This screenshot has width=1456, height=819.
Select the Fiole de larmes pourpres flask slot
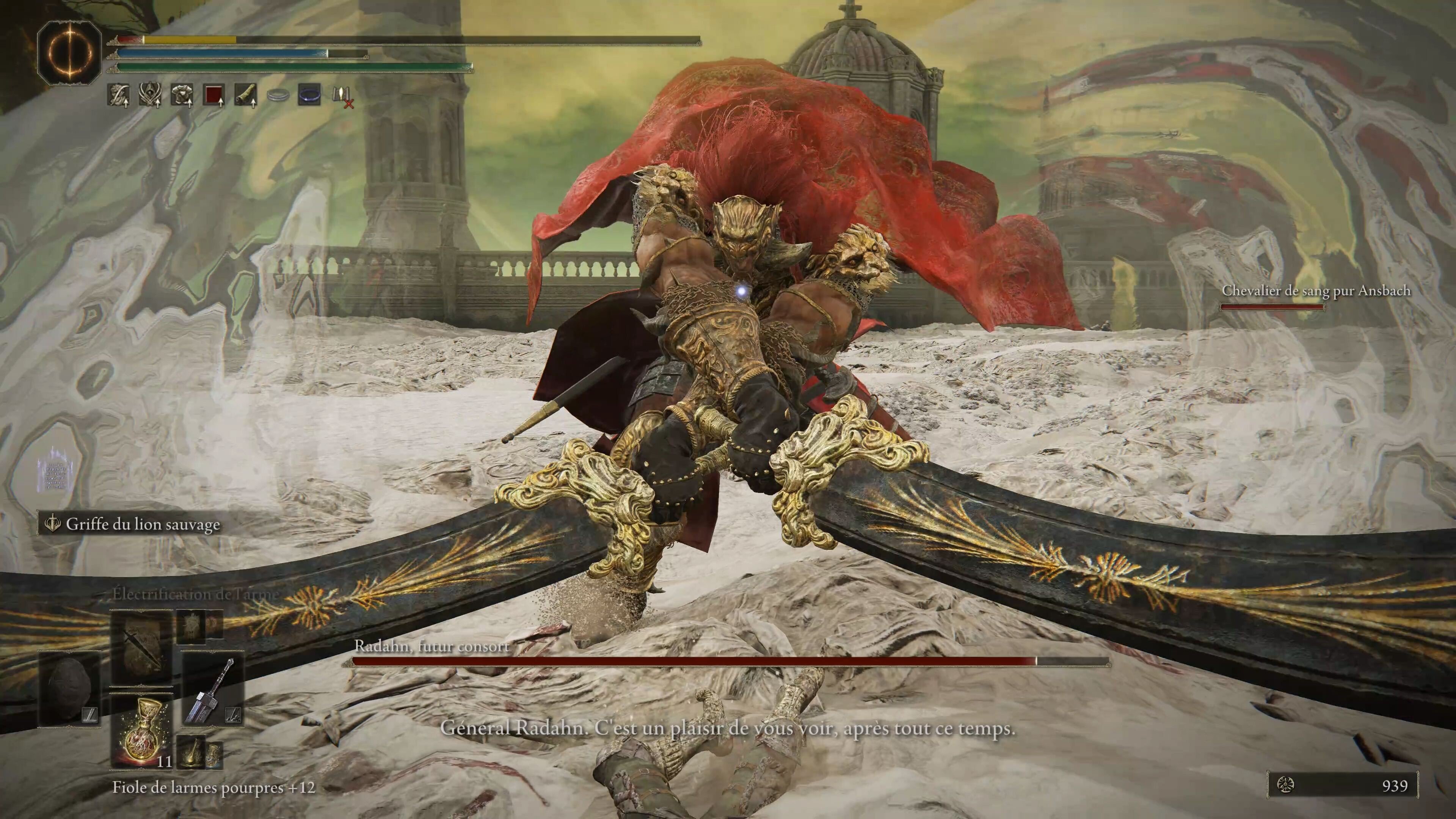(x=141, y=730)
